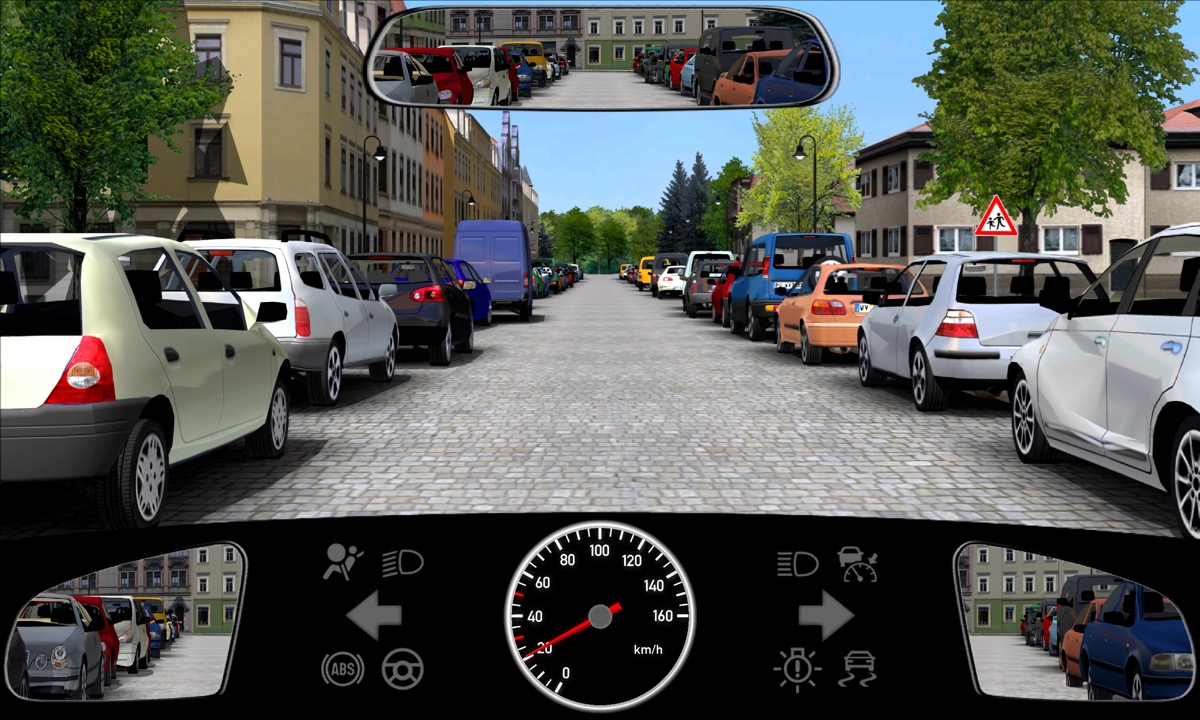The width and height of the screenshot is (1200, 720).
Task: Toggle the low beam headlight icon
Action: click(x=403, y=563)
